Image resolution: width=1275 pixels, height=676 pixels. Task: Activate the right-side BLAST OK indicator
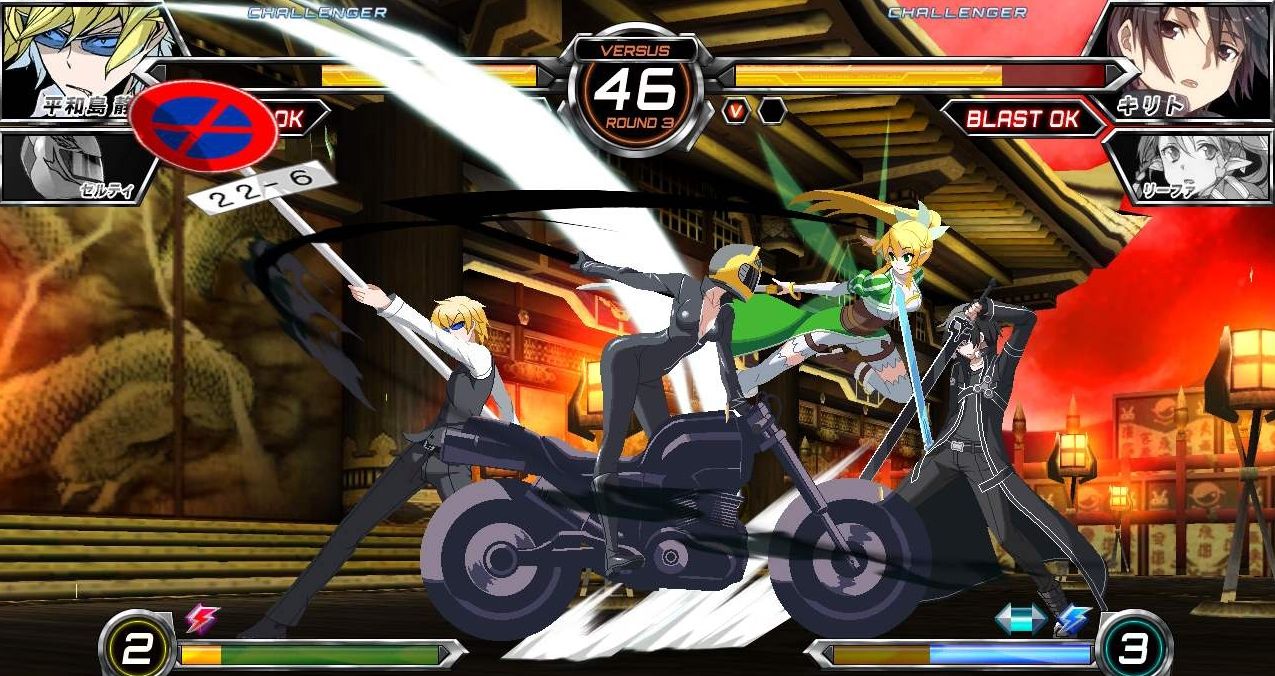pos(1022,119)
